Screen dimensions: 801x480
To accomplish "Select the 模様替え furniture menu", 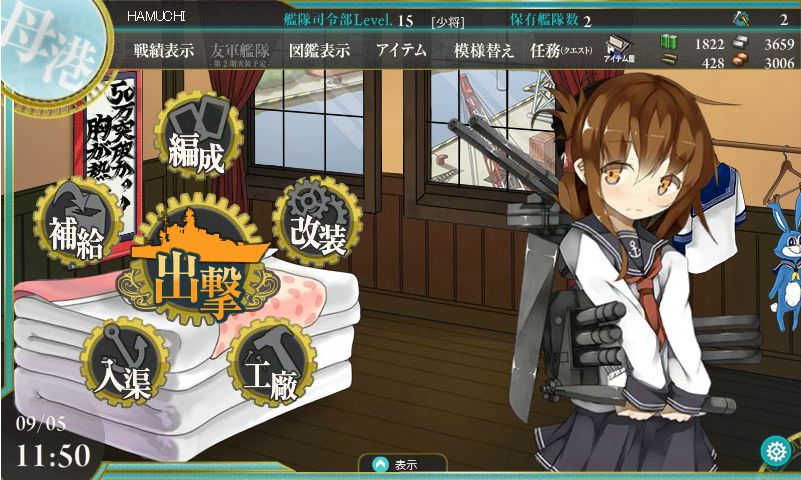I will [483, 51].
